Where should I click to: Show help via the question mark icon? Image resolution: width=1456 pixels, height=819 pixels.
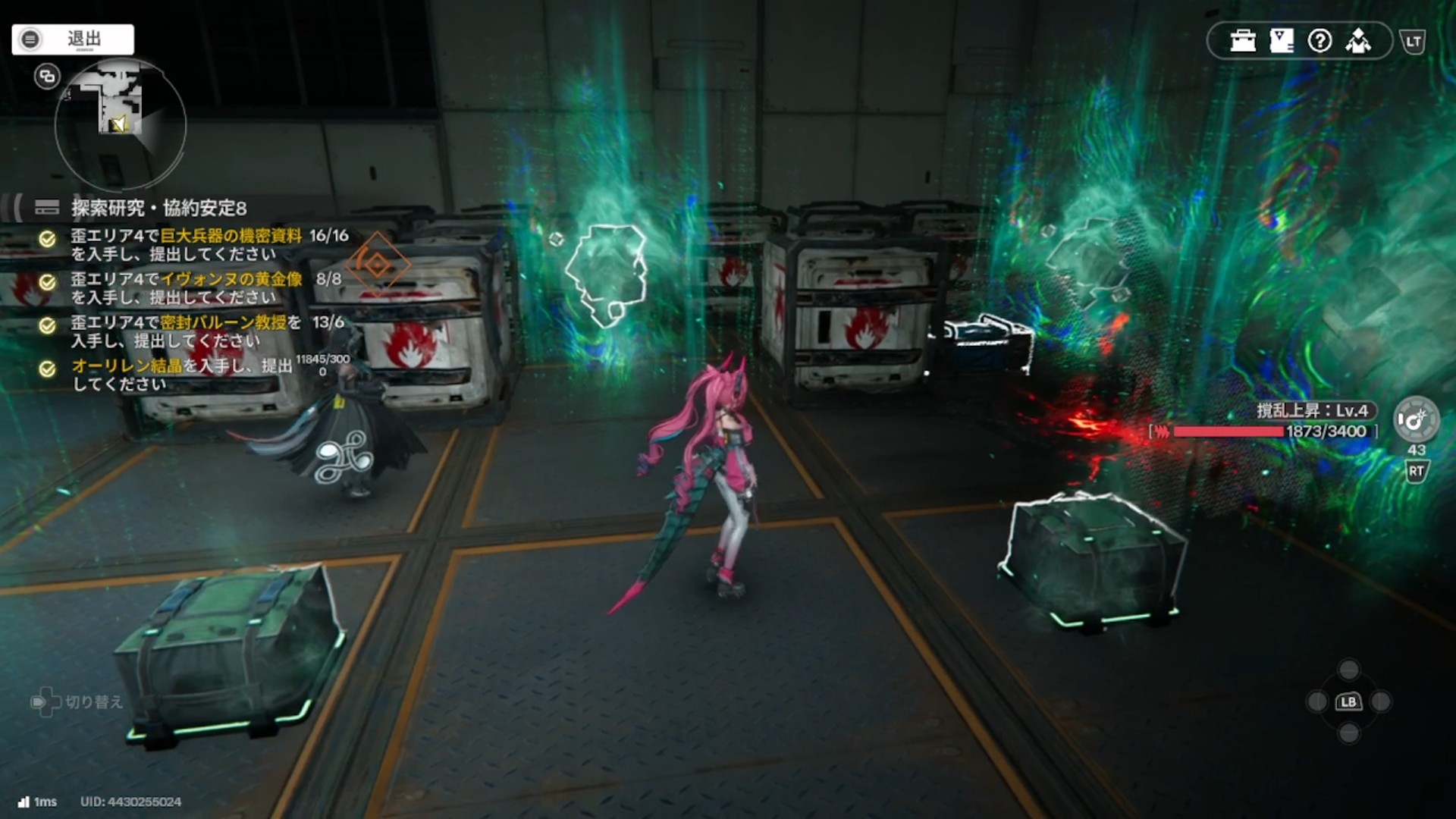tap(1319, 41)
